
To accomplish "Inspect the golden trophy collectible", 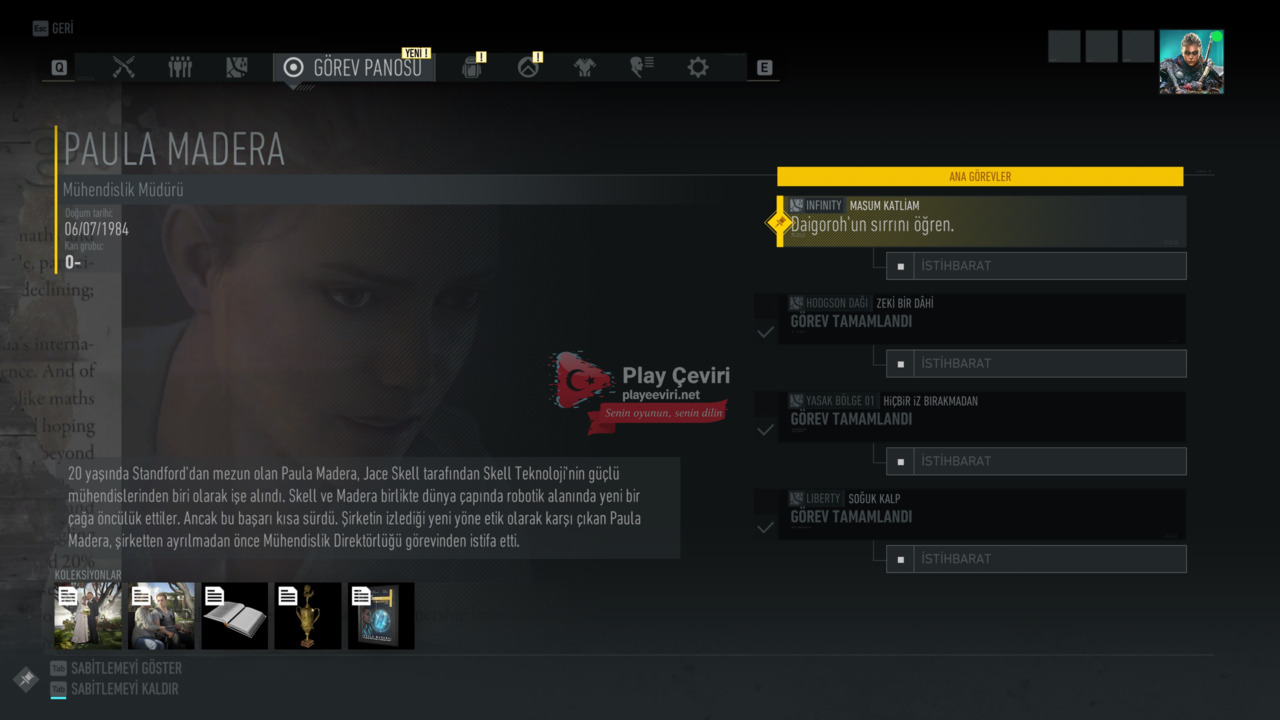I will pos(308,616).
